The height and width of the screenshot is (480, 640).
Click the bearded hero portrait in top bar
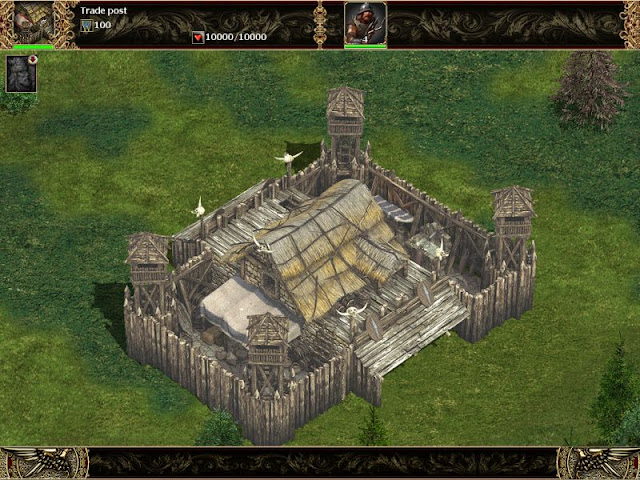click(x=365, y=22)
